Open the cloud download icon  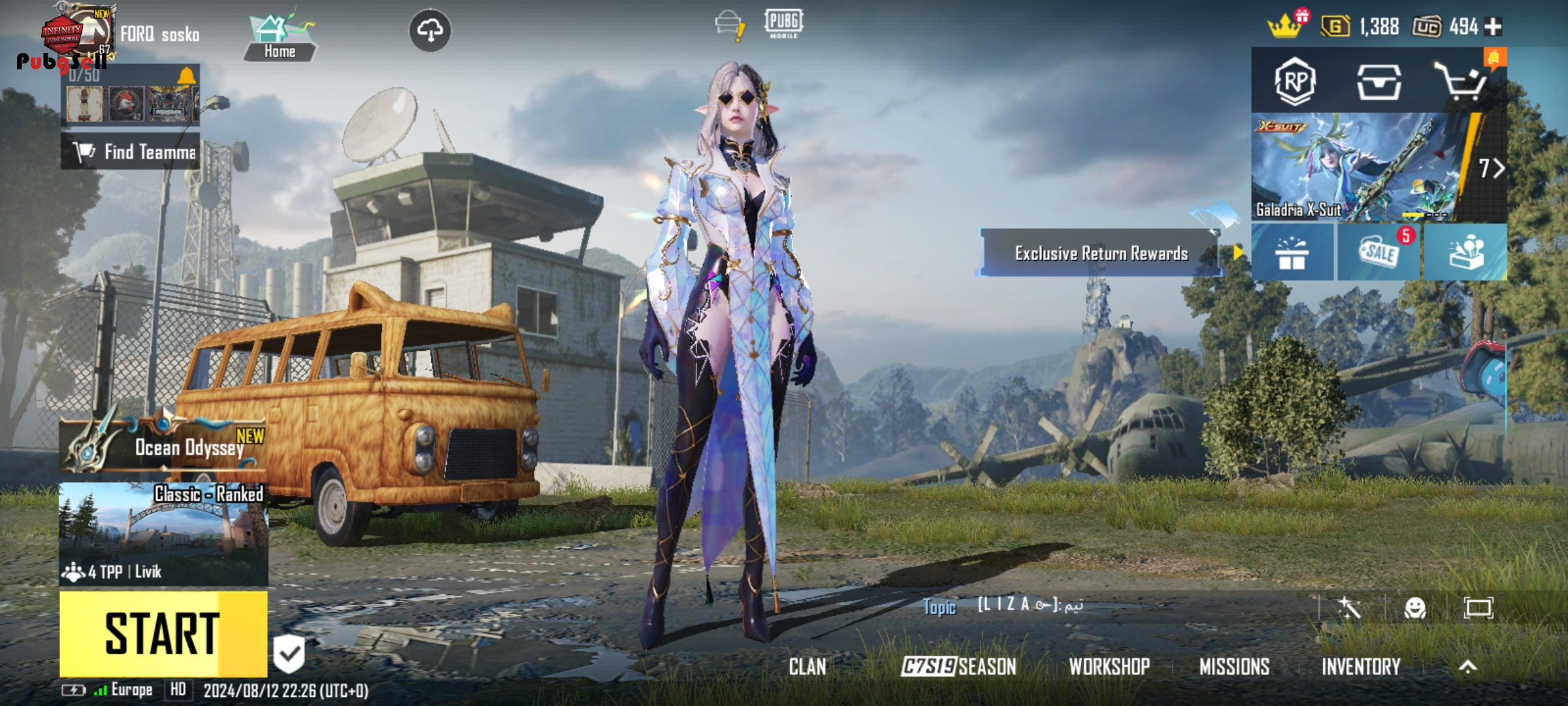[x=429, y=30]
